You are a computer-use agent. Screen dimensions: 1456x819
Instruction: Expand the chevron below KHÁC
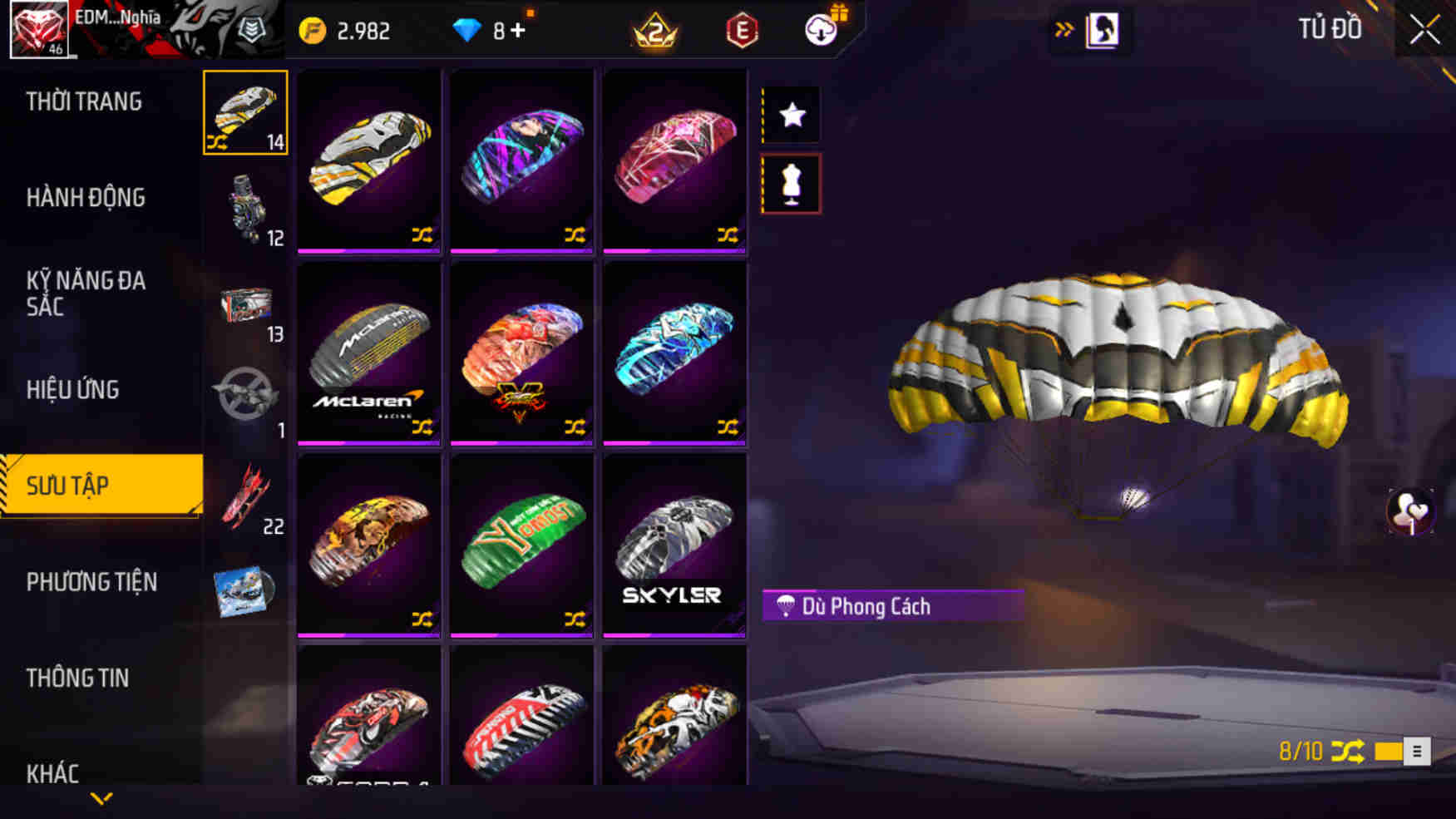coord(101,798)
